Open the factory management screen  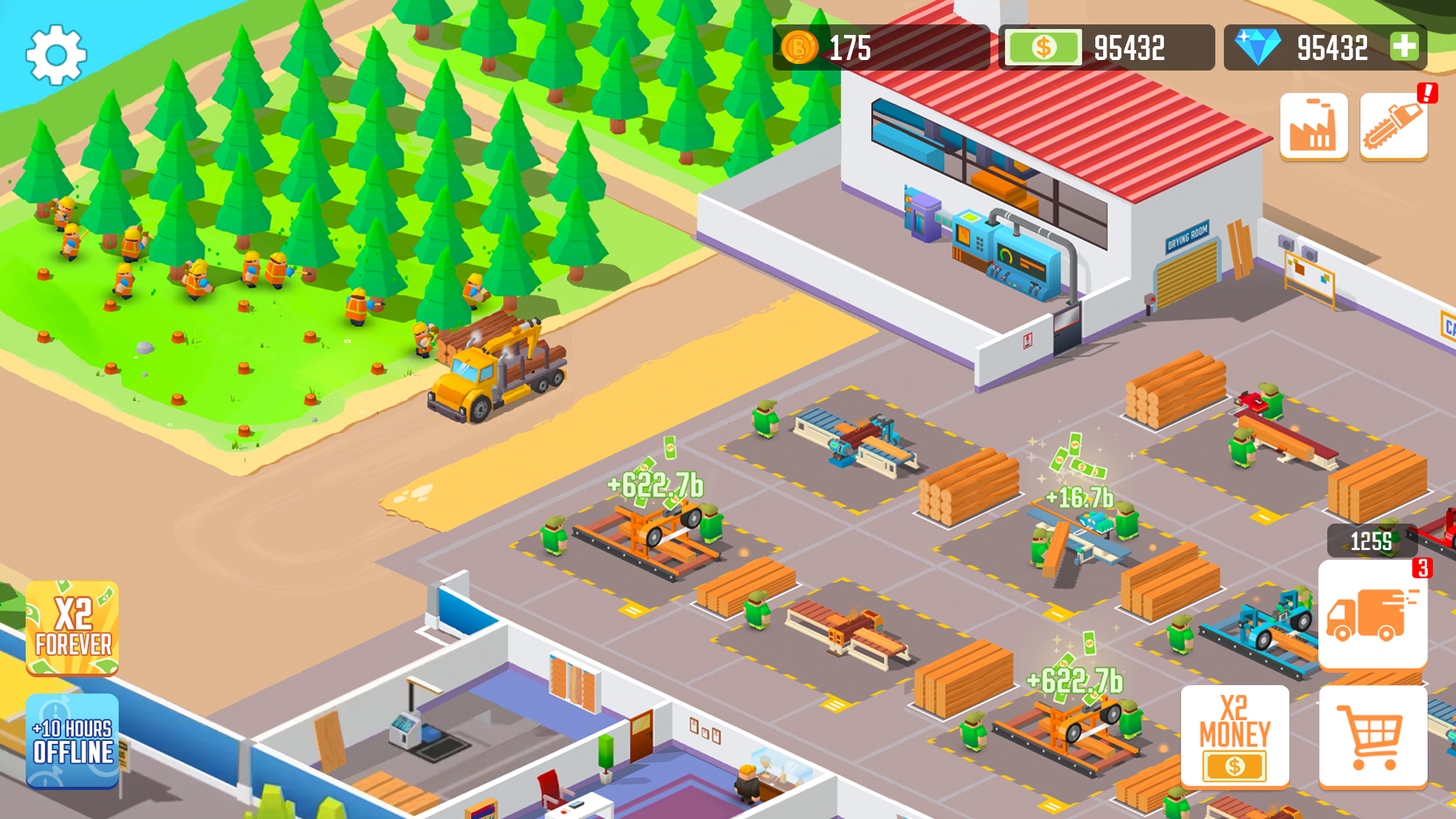pos(1312,127)
